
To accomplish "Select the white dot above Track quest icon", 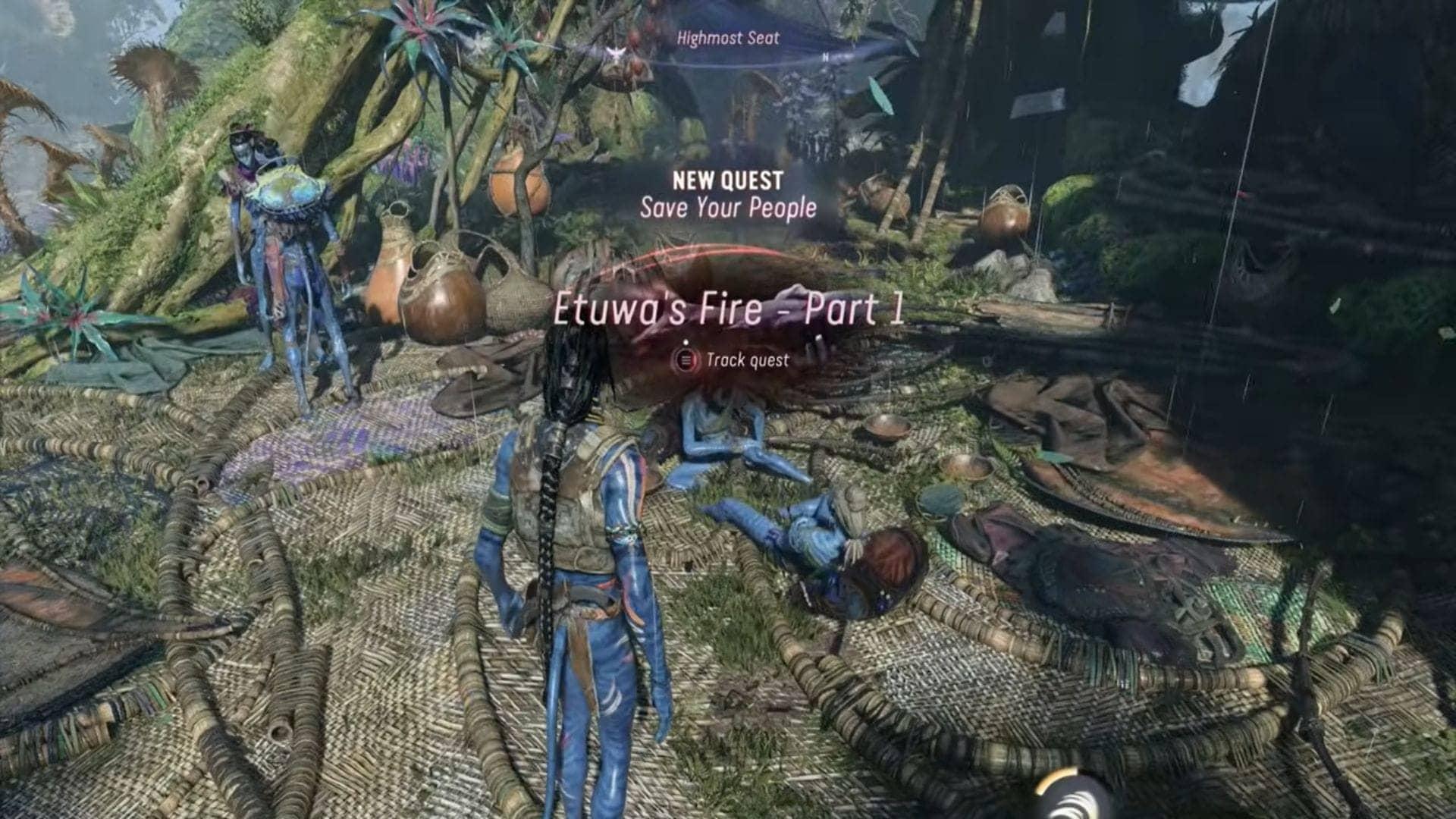I will [x=686, y=341].
